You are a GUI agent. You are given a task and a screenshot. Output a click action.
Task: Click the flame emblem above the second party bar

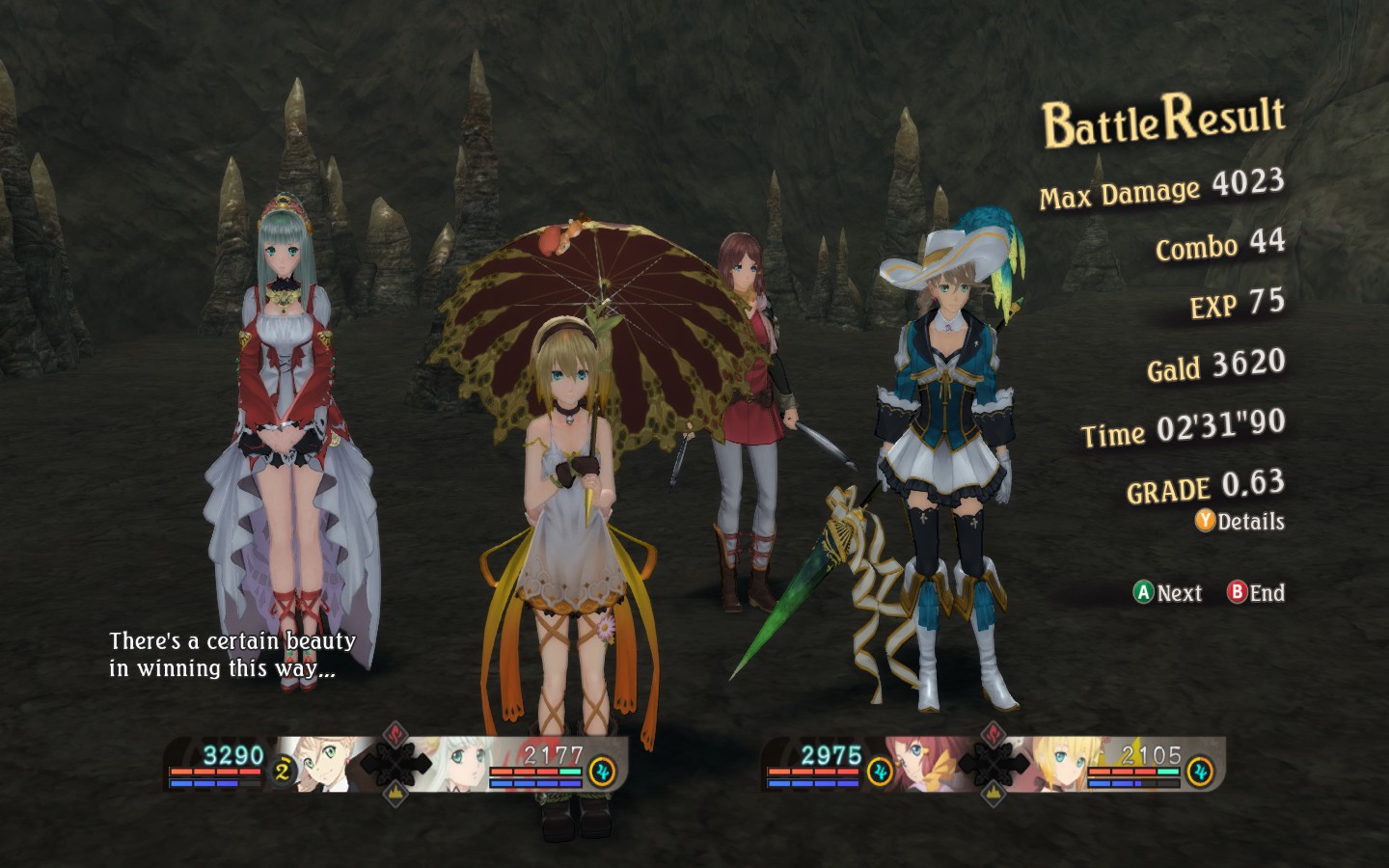(993, 733)
